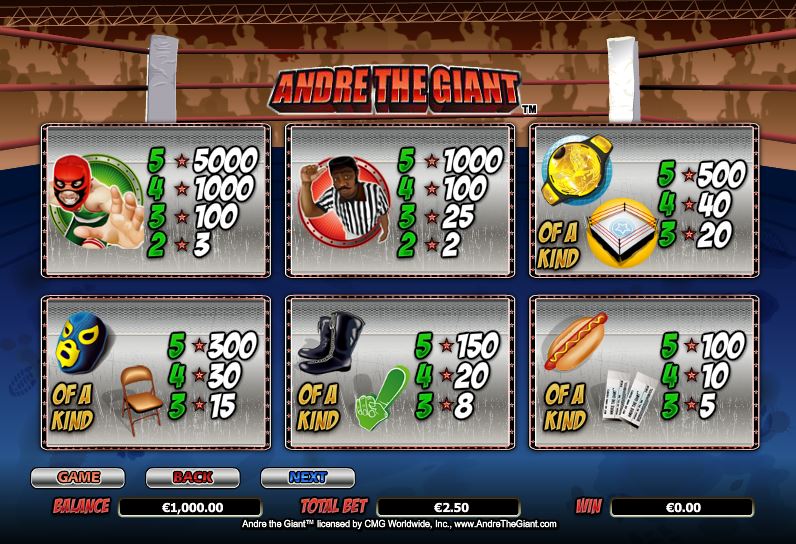Return to the game with GAME button
This screenshot has width=796, height=544.
(78, 477)
